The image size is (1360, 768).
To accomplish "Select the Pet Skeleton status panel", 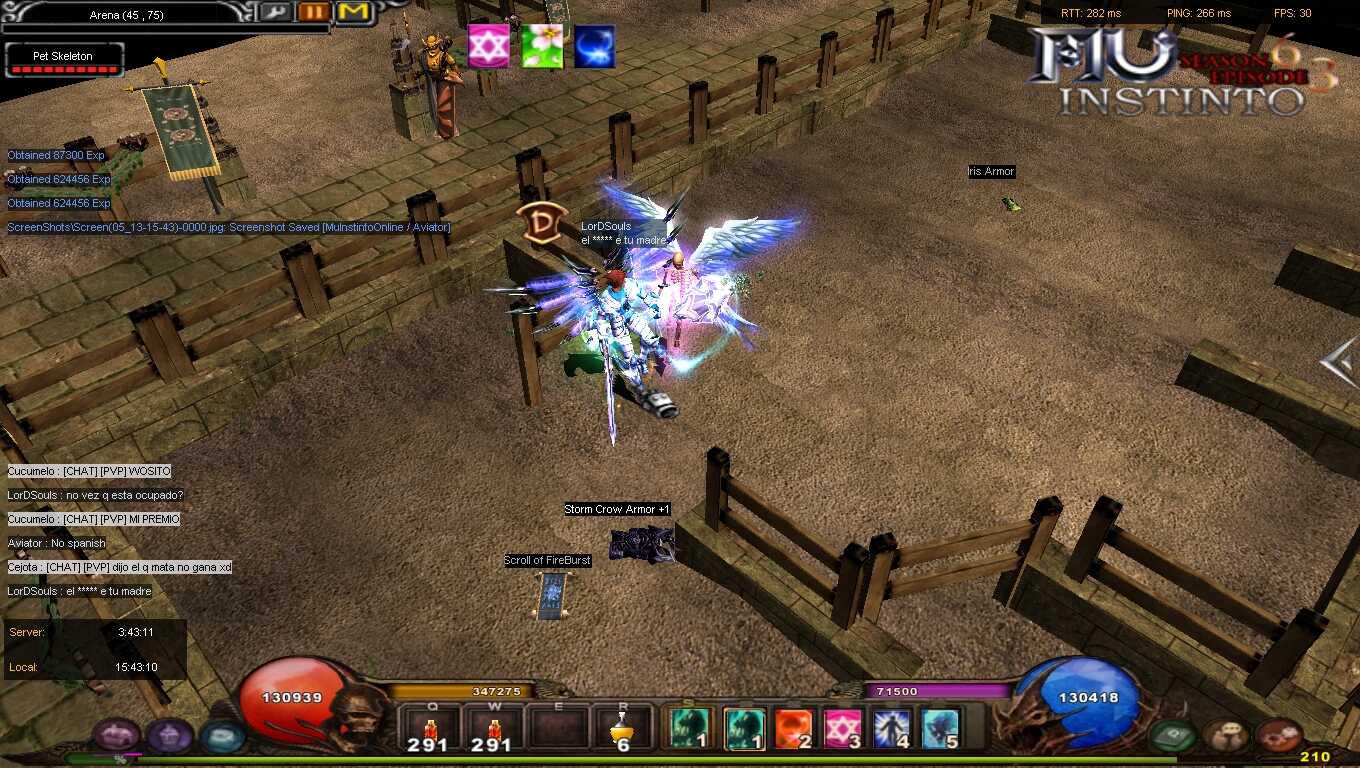I will pyautogui.click(x=63, y=60).
